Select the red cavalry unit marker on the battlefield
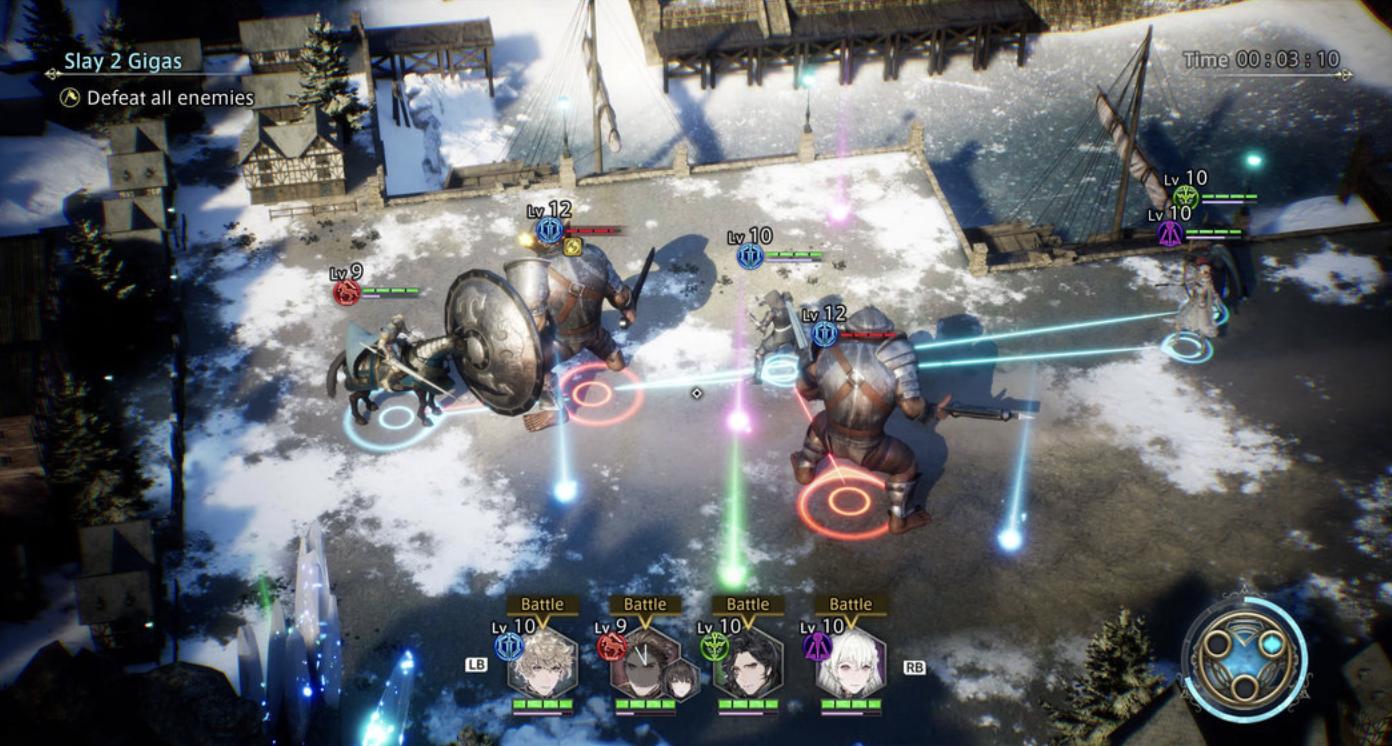 click(x=347, y=293)
